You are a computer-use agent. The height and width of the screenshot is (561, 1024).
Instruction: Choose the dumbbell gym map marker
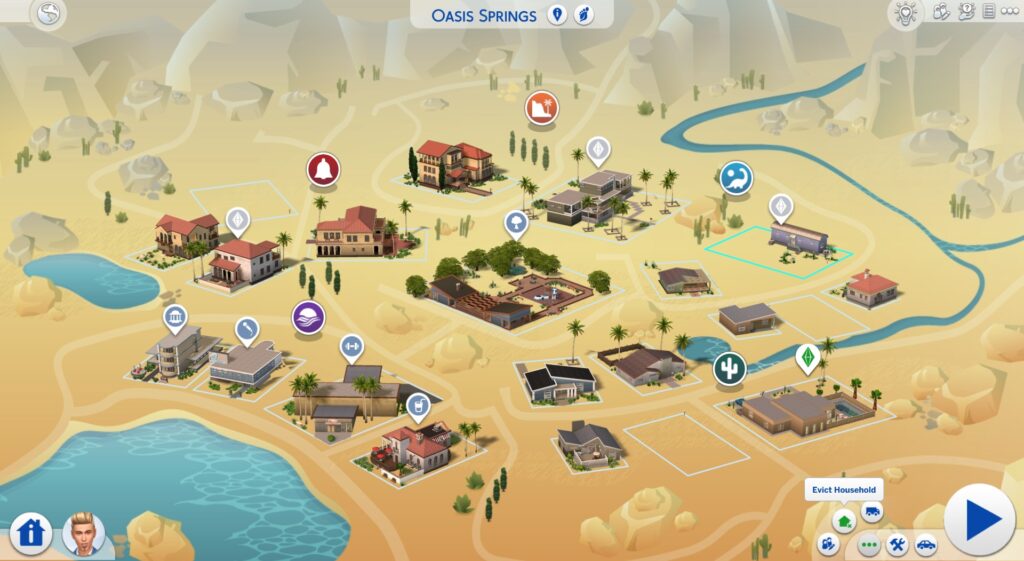[351, 347]
